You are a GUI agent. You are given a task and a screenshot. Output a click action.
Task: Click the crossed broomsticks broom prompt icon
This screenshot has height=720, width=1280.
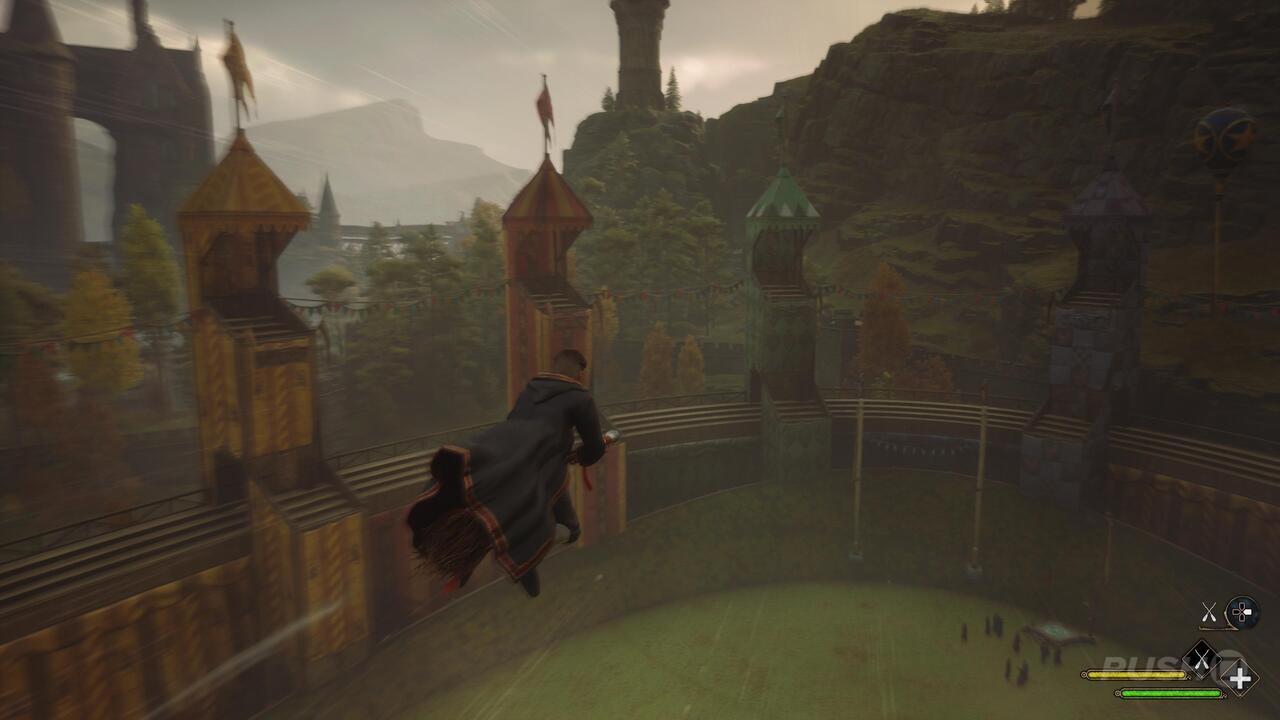click(1207, 611)
